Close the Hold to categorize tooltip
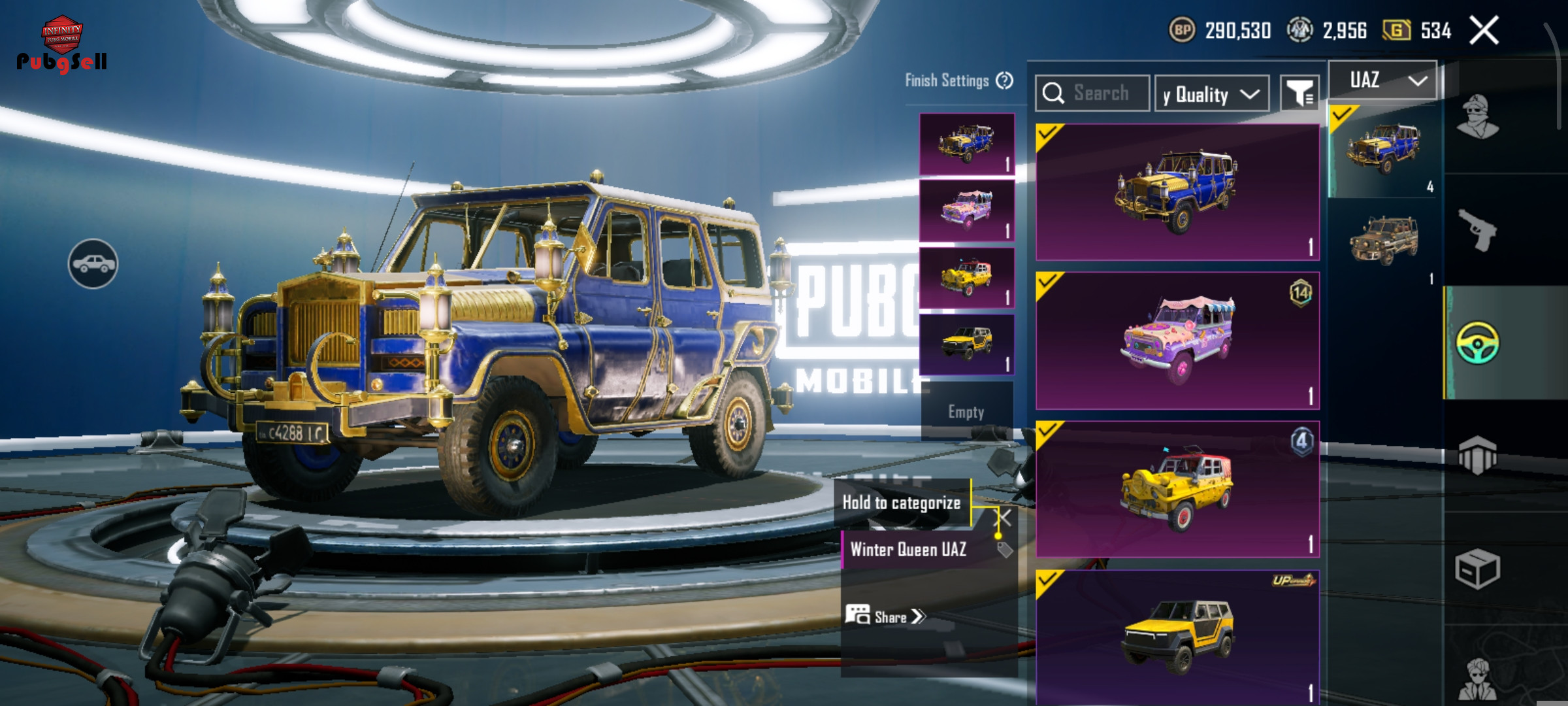This screenshot has height=706, width=1568. [x=1002, y=518]
